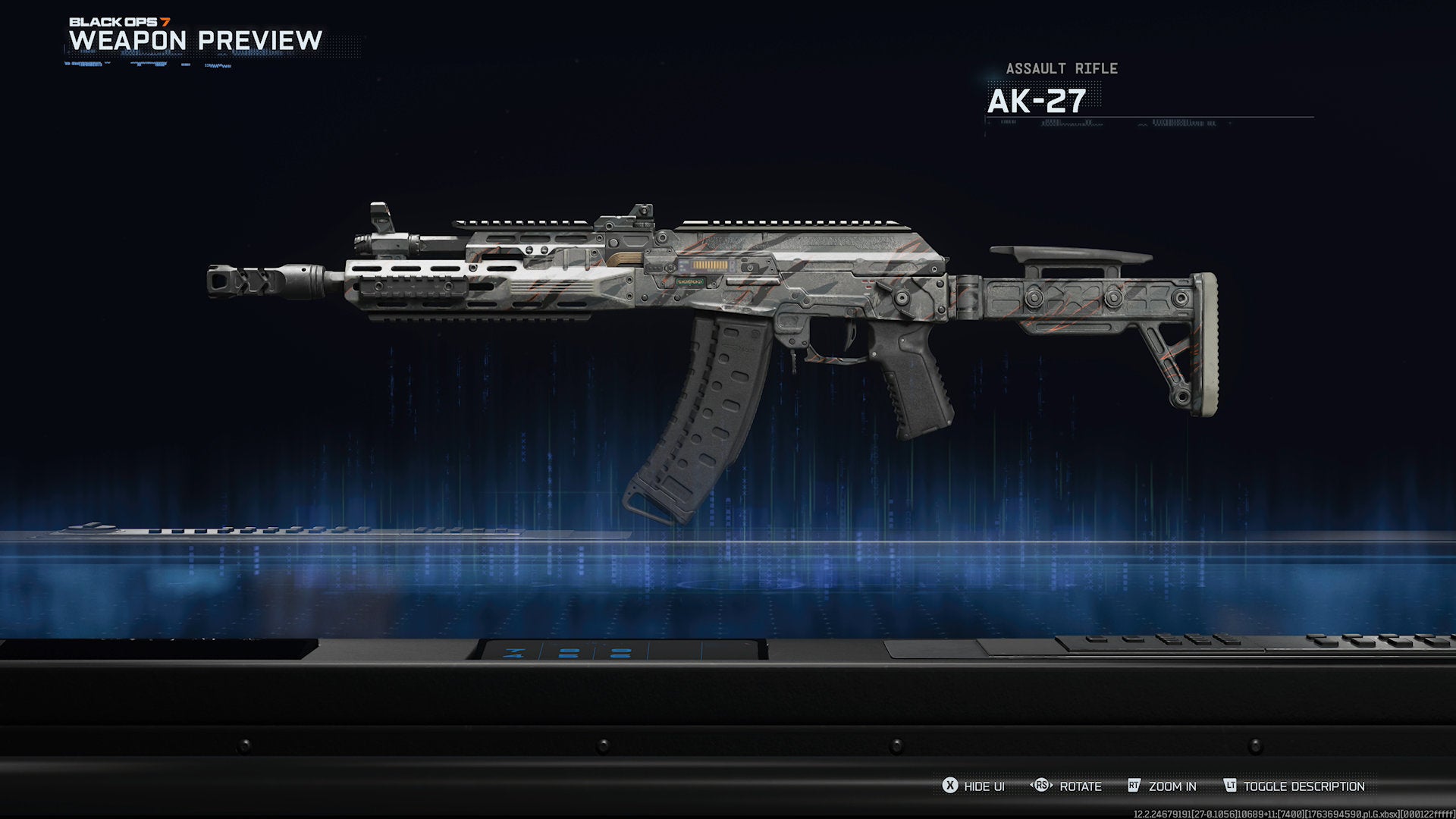
Task: Hide the UI using the Hide UI prompt
Action: click(984, 786)
